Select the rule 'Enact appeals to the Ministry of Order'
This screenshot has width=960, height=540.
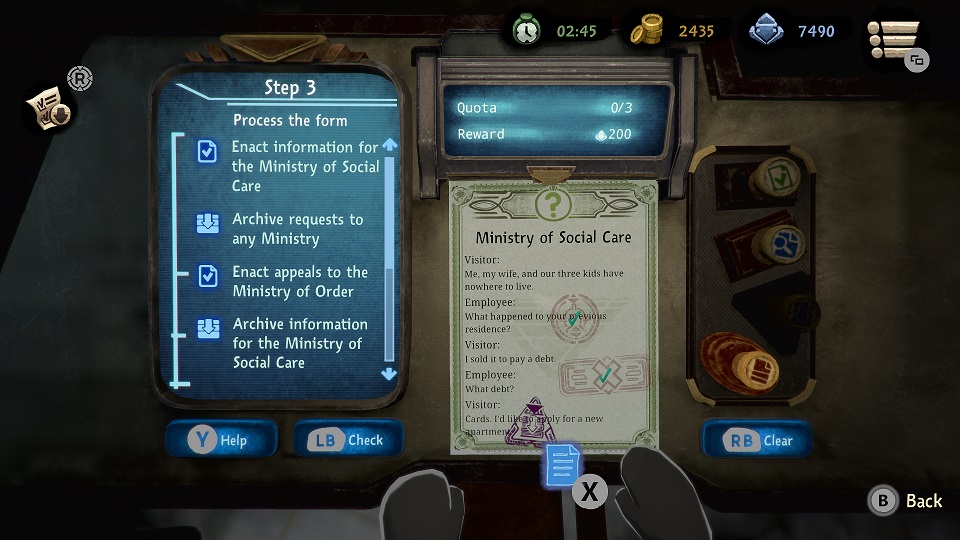coord(300,281)
